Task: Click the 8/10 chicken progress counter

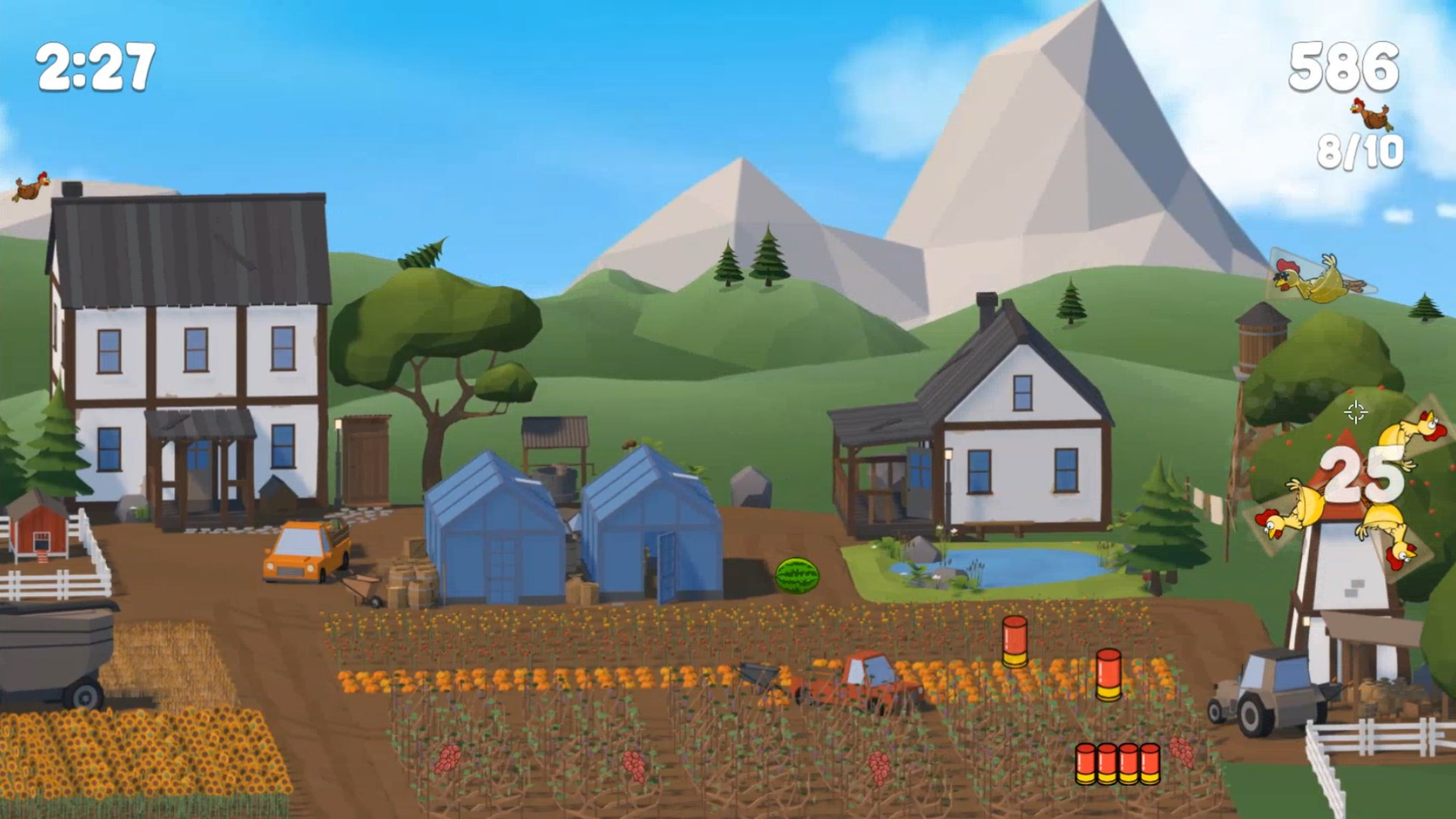Action: coord(1360,152)
